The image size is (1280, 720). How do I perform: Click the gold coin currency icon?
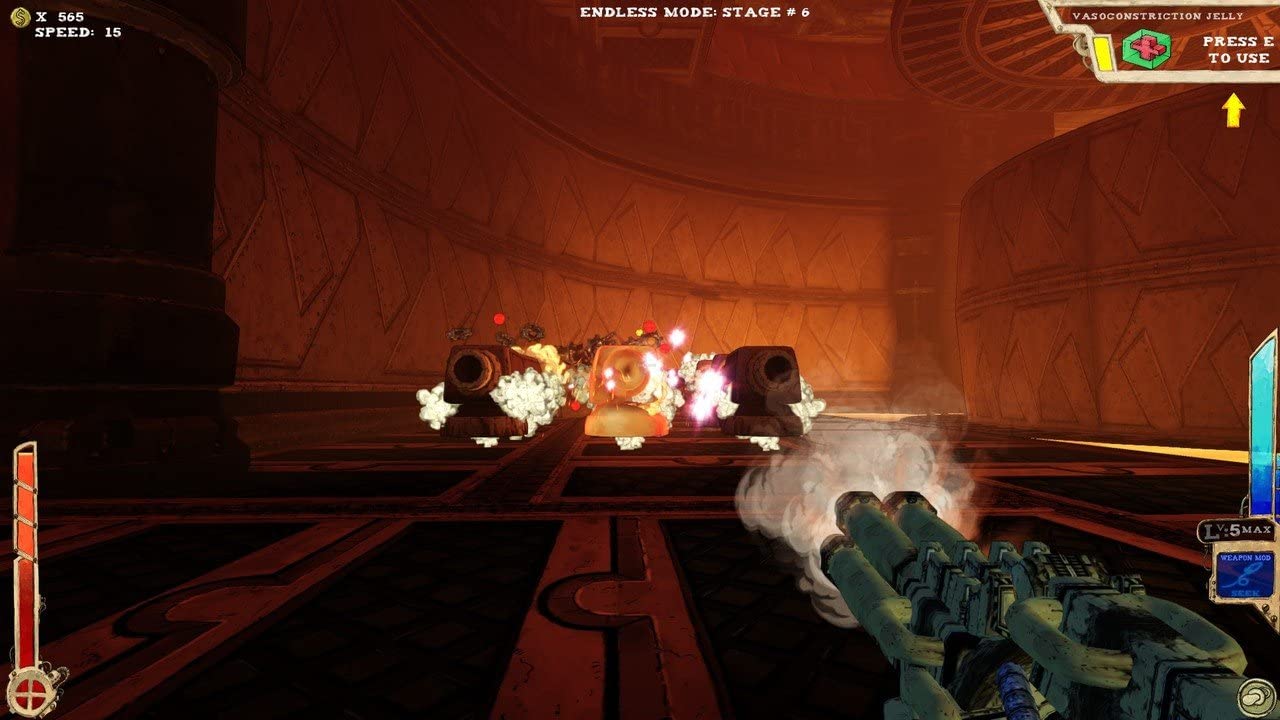click(19, 17)
